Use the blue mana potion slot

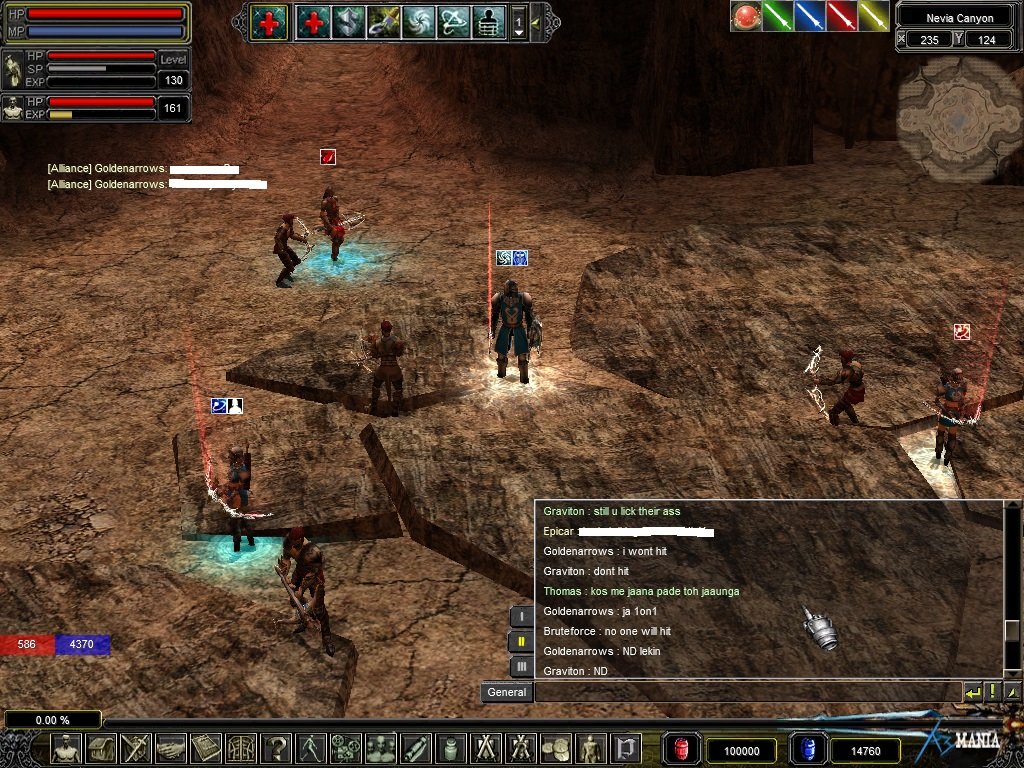point(807,749)
